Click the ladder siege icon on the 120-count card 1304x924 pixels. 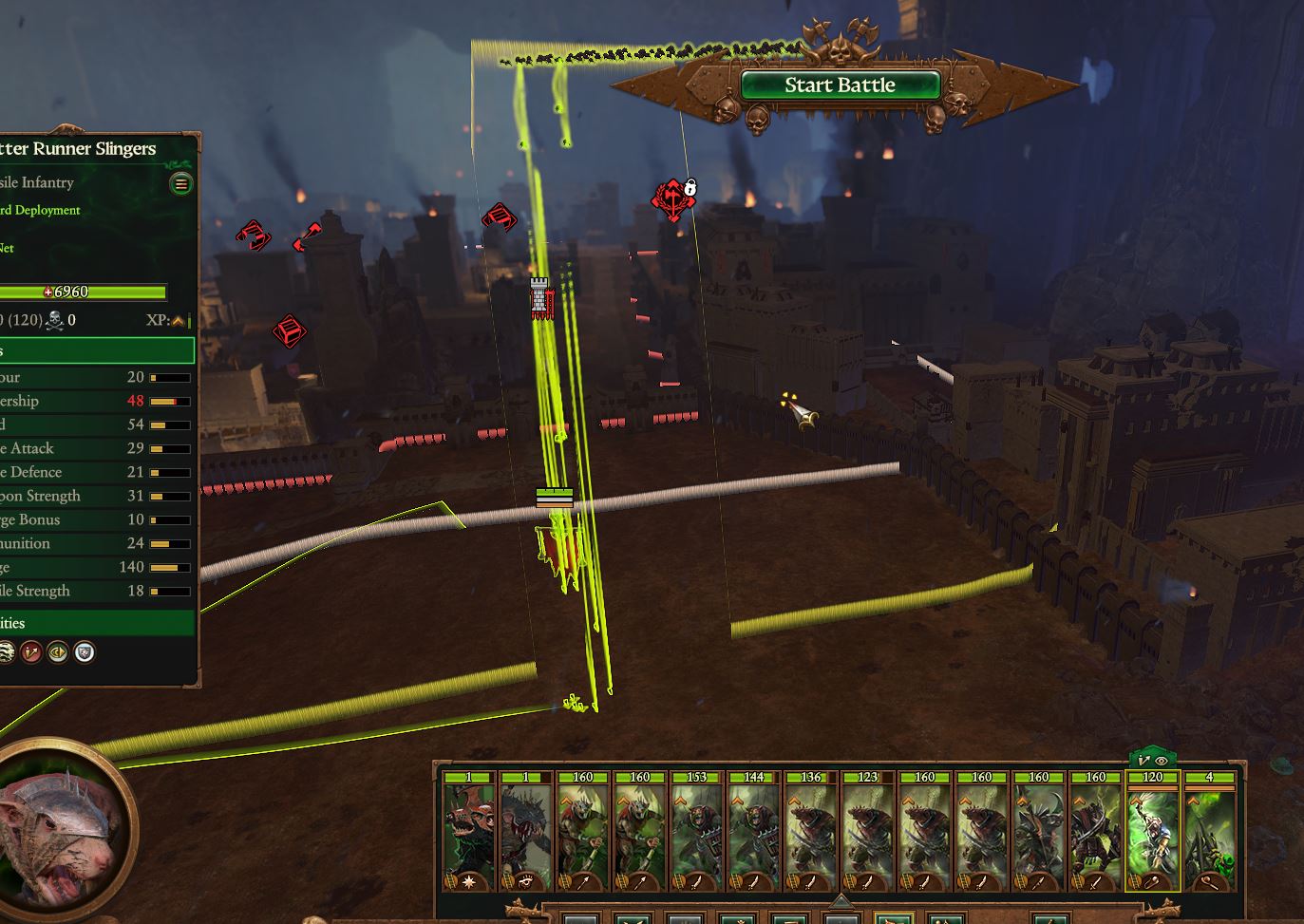1134,879
